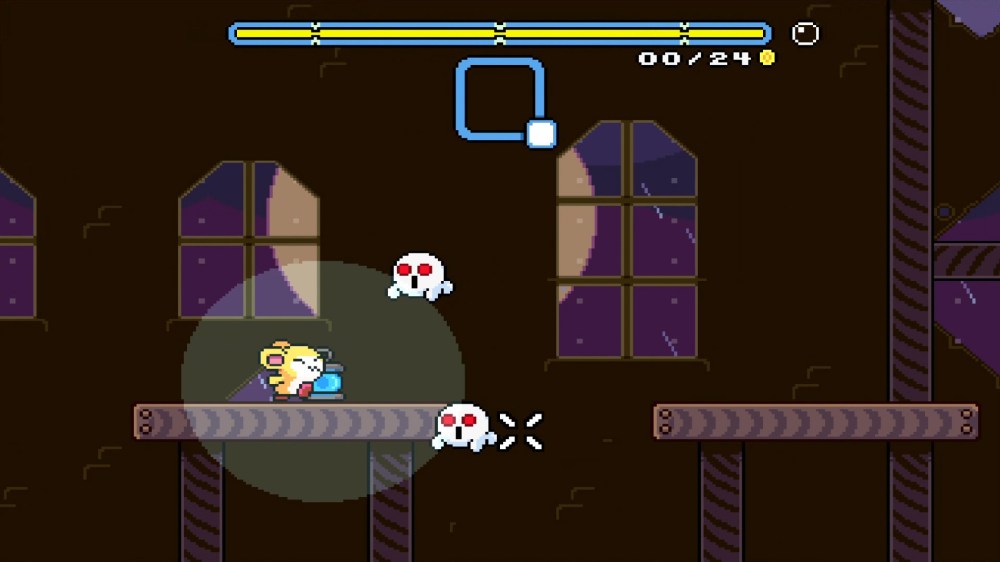This screenshot has height=562, width=1000.
Task: Select the blue reserve item box
Action: tap(501, 99)
